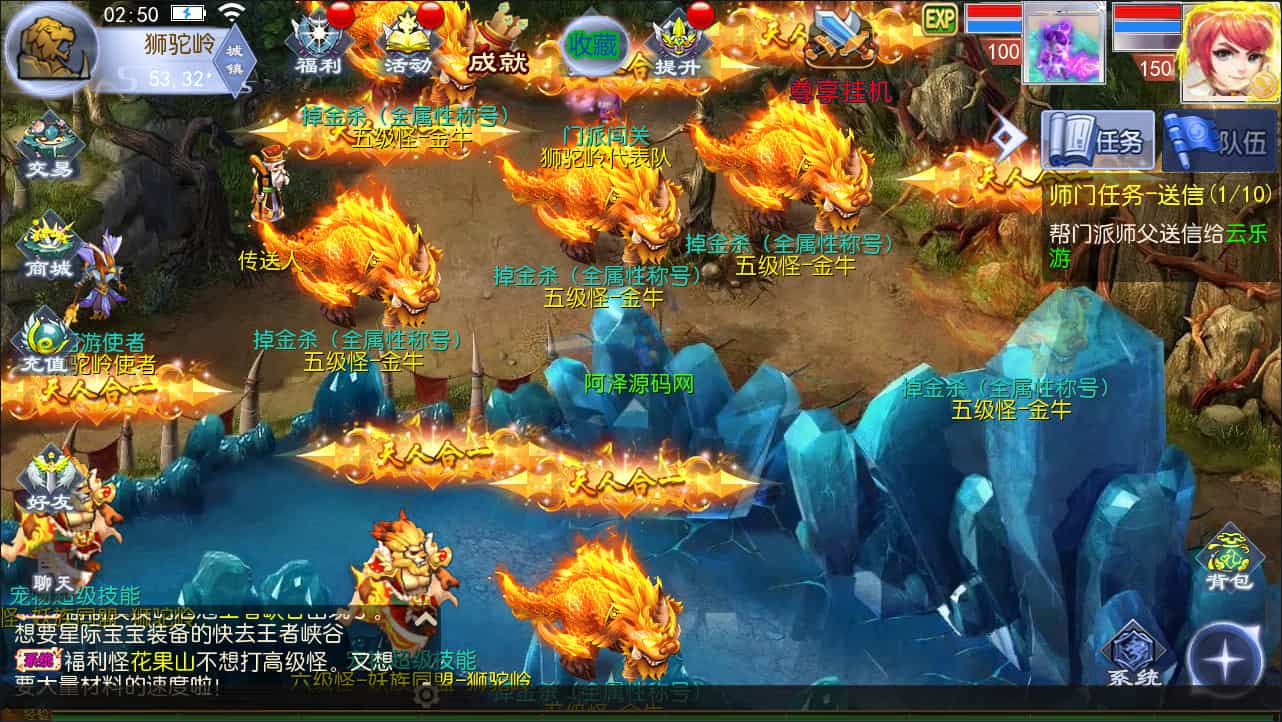
Task: Open the 充值 recharge menu
Action: (46, 345)
